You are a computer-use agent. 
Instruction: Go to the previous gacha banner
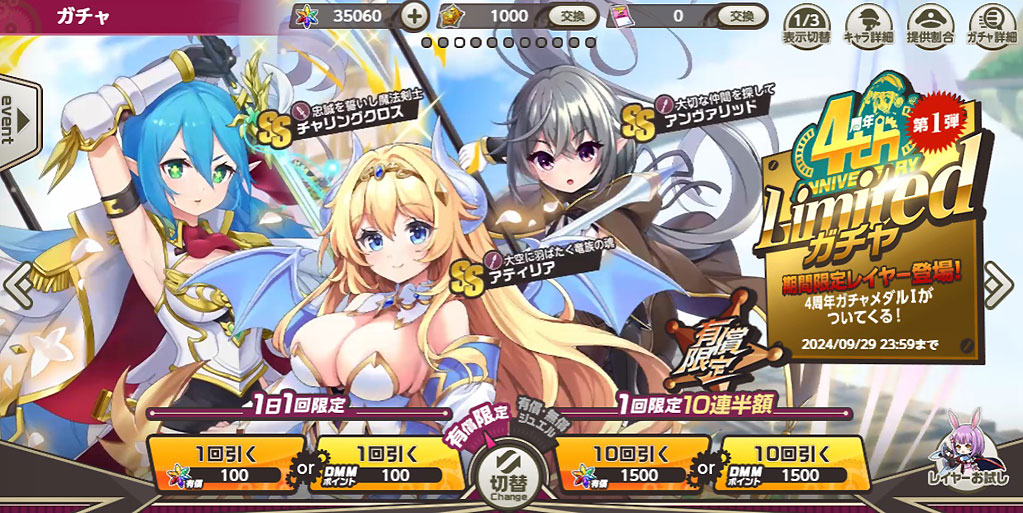18,287
